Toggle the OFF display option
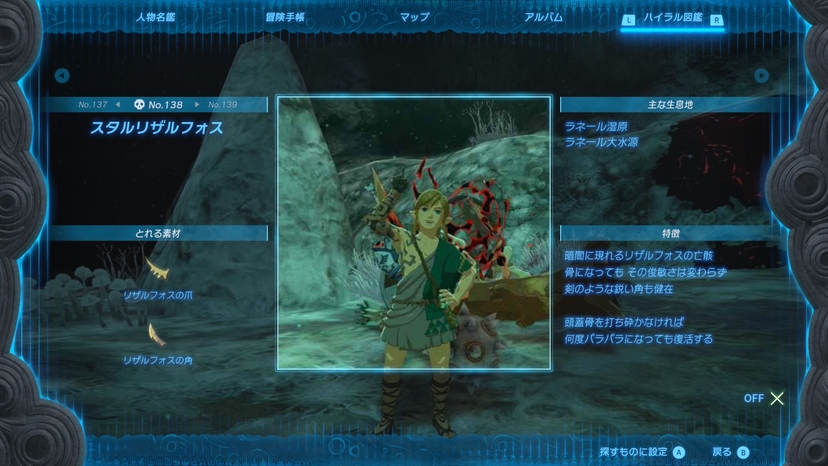 765,398
